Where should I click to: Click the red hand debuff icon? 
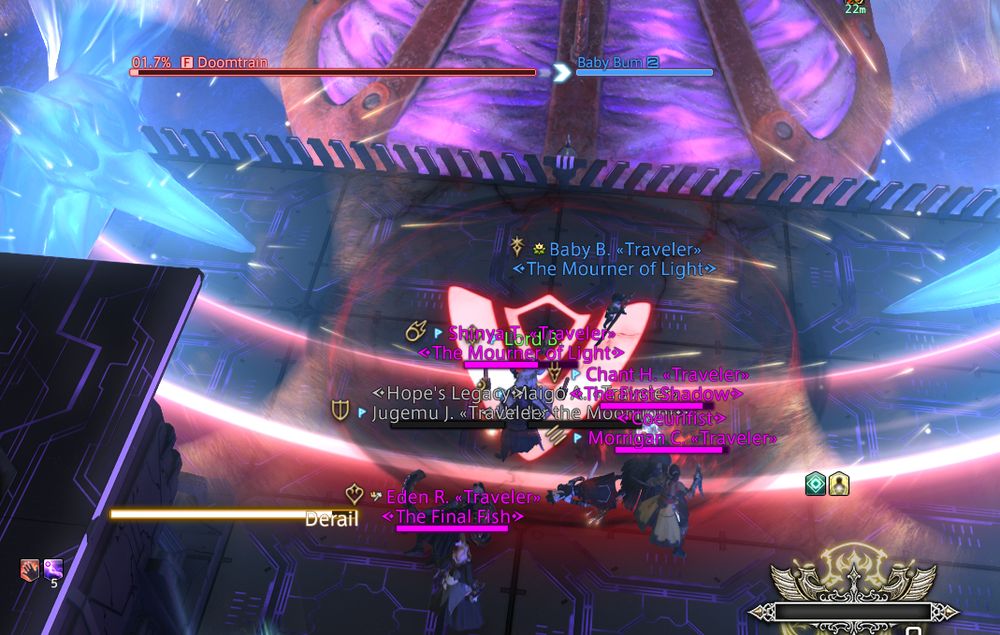pos(30,569)
